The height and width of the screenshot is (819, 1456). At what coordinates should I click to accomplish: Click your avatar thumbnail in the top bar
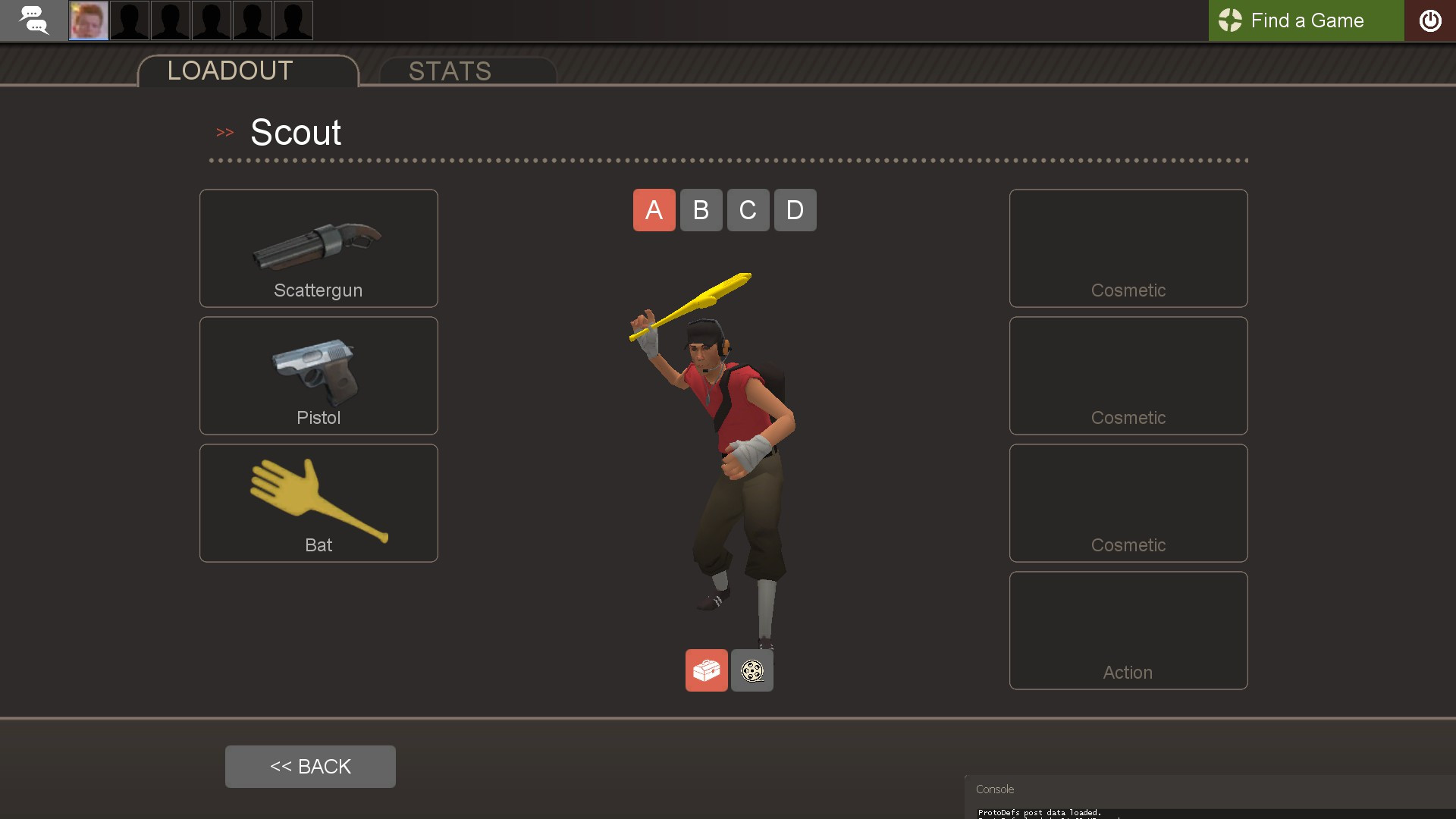pos(89,20)
